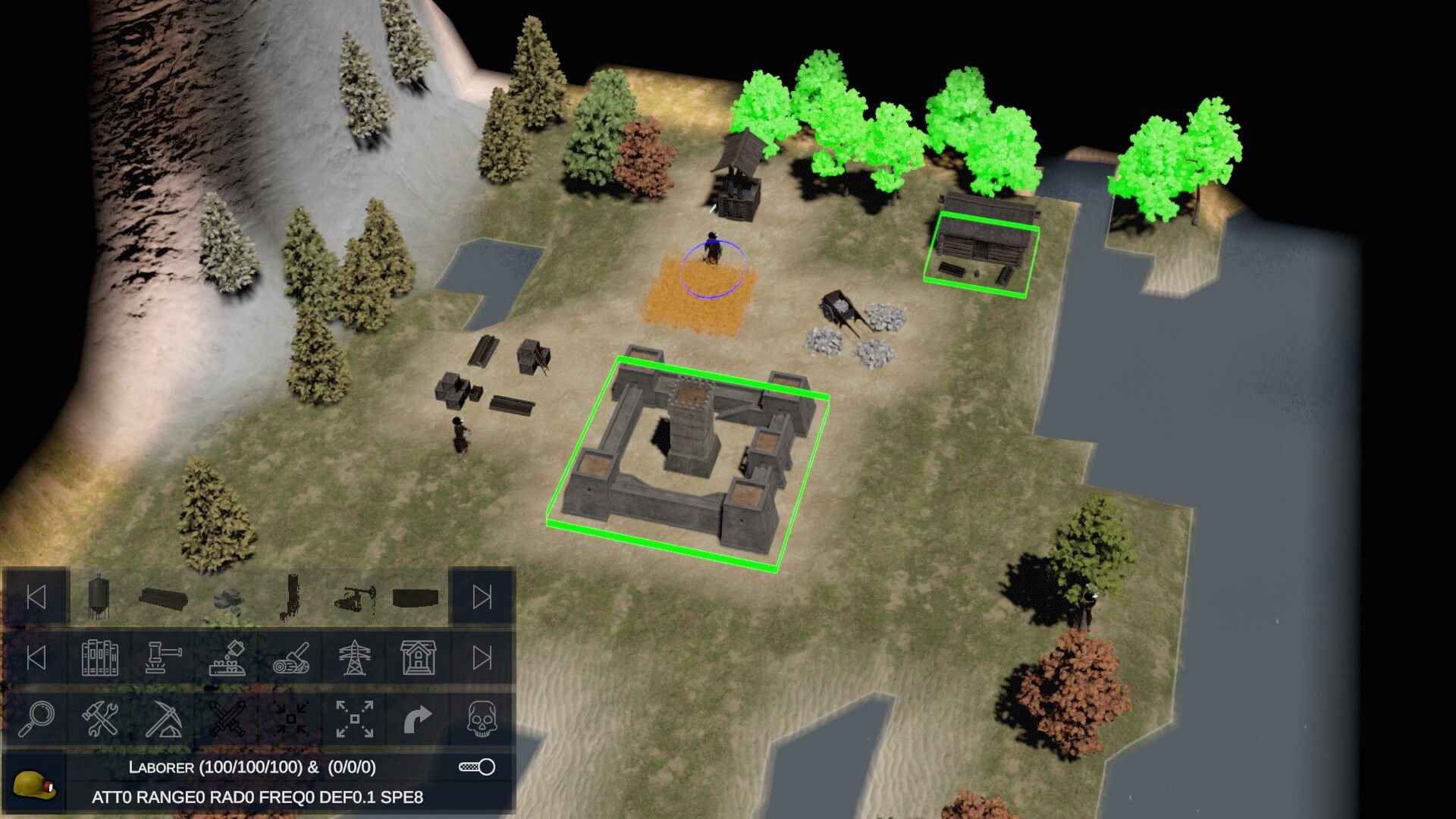1456x819 pixels.
Task: Open the axe and logs category
Action: [290, 657]
